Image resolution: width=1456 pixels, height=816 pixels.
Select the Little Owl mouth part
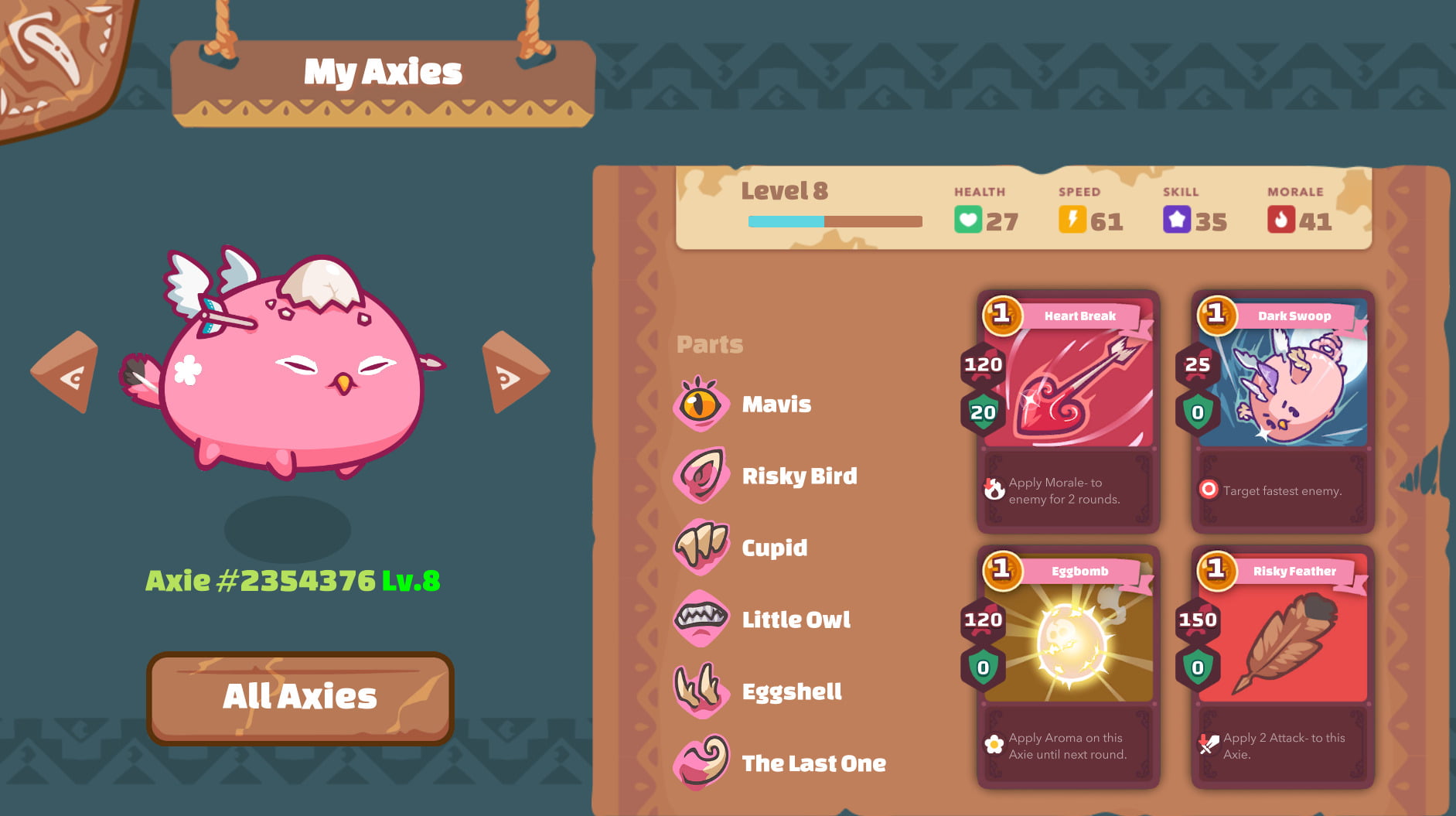795,620
